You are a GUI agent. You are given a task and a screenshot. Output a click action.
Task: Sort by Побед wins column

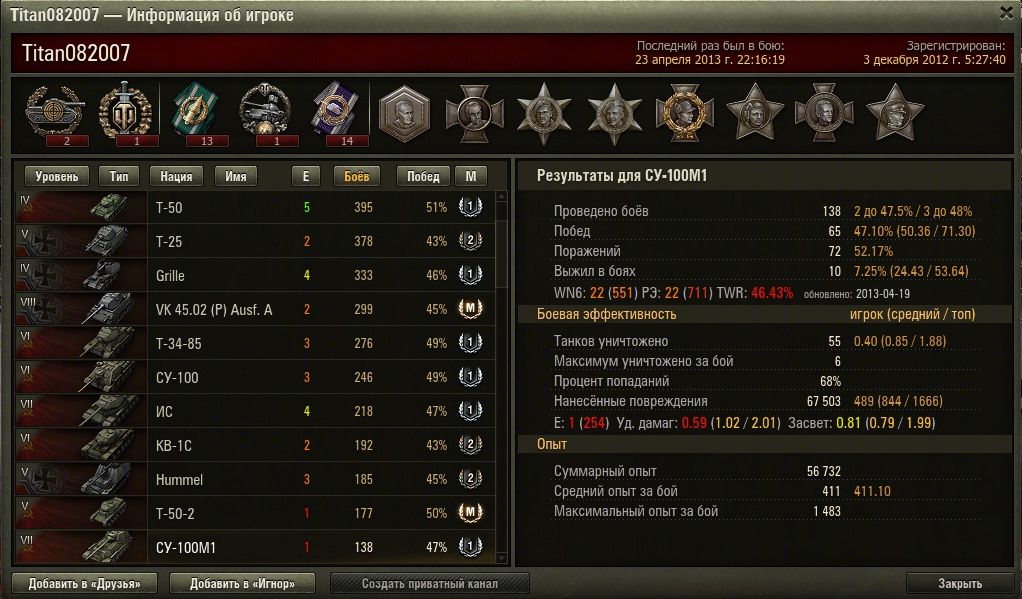tap(423, 176)
